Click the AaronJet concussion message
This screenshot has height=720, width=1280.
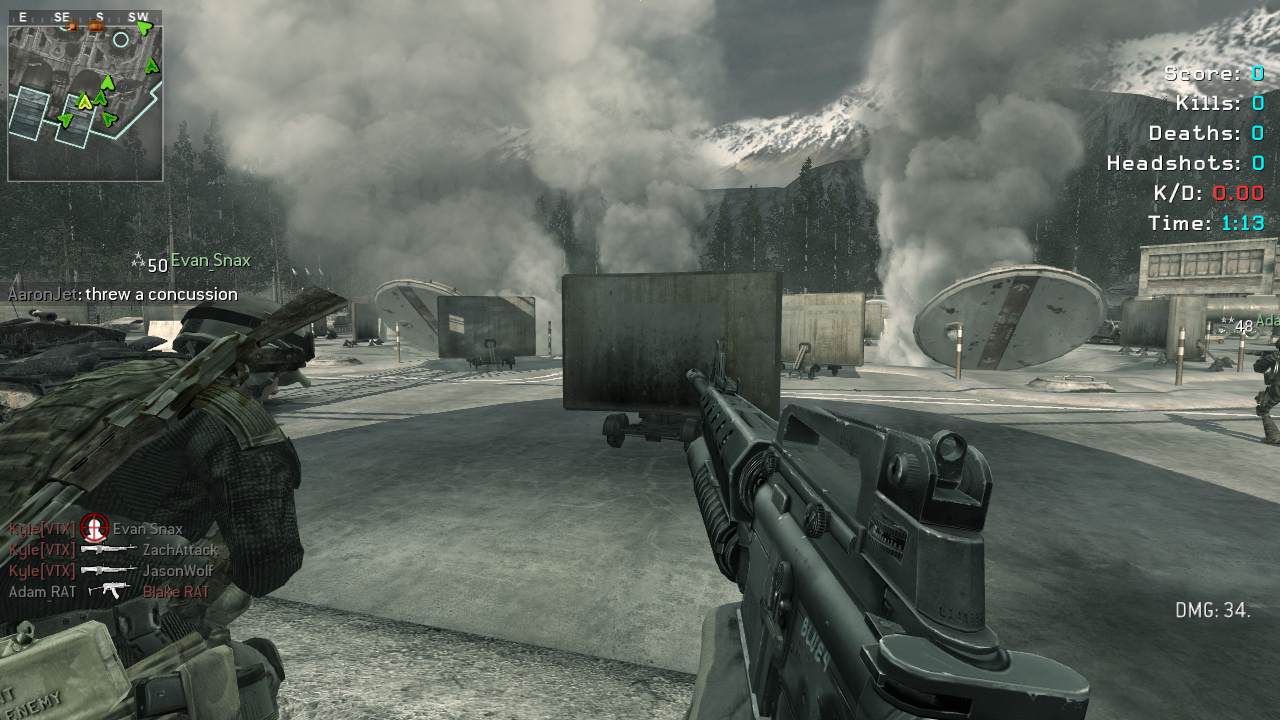[x=122, y=294]
